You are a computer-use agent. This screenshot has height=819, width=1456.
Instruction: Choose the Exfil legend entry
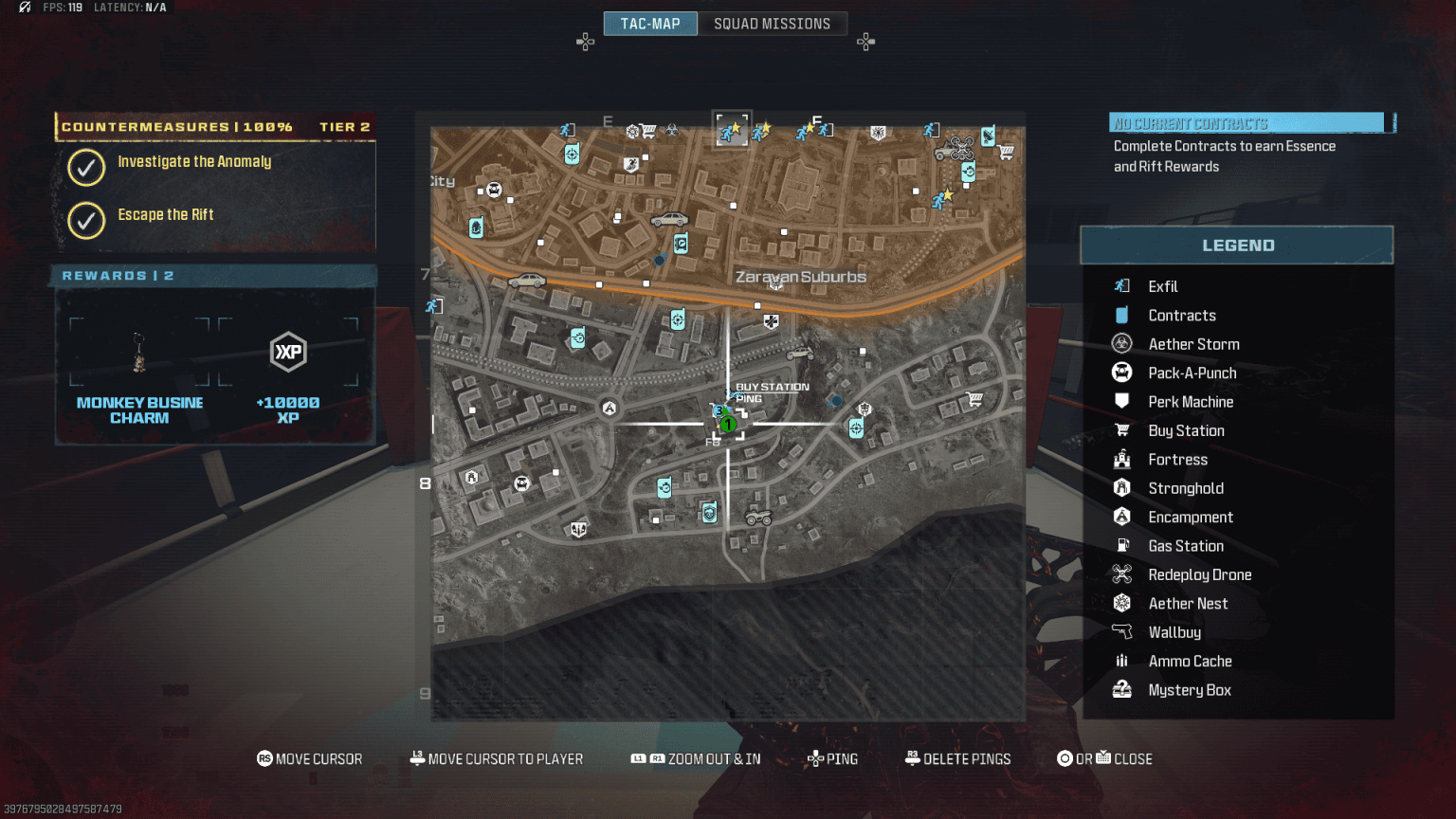click(1163, 286)
